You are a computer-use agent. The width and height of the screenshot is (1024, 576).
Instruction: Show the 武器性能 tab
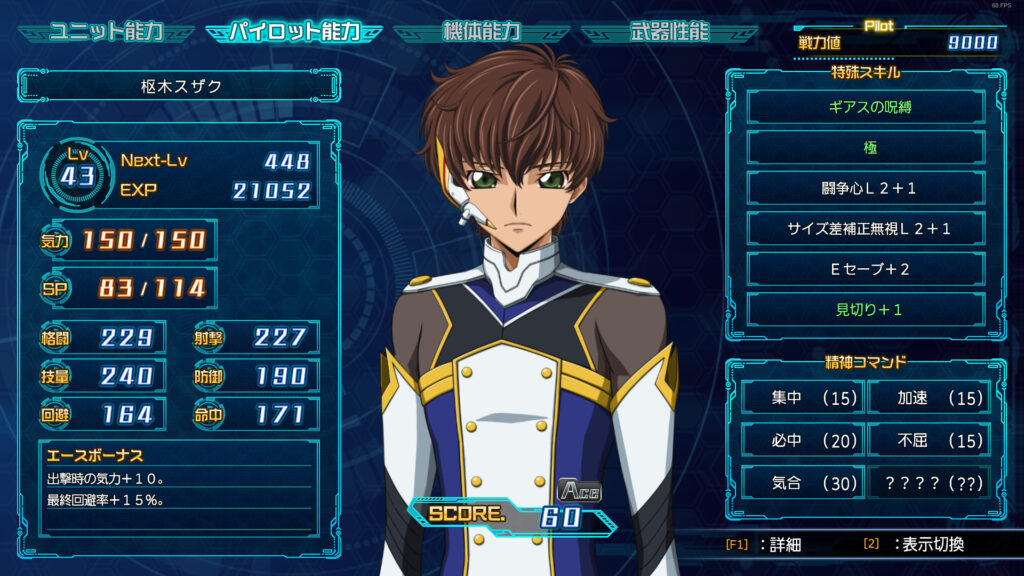point(669,31)
